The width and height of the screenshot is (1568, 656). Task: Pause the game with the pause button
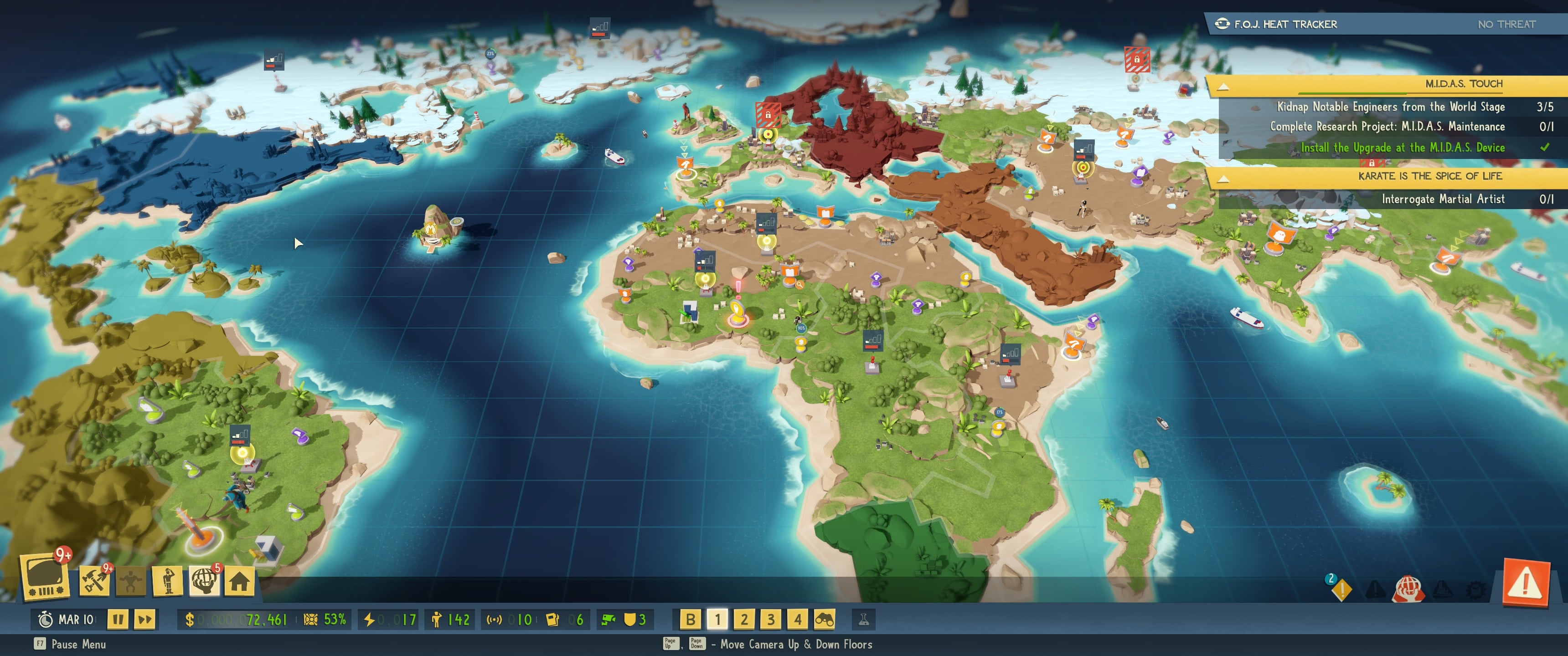tap(118, 620)
